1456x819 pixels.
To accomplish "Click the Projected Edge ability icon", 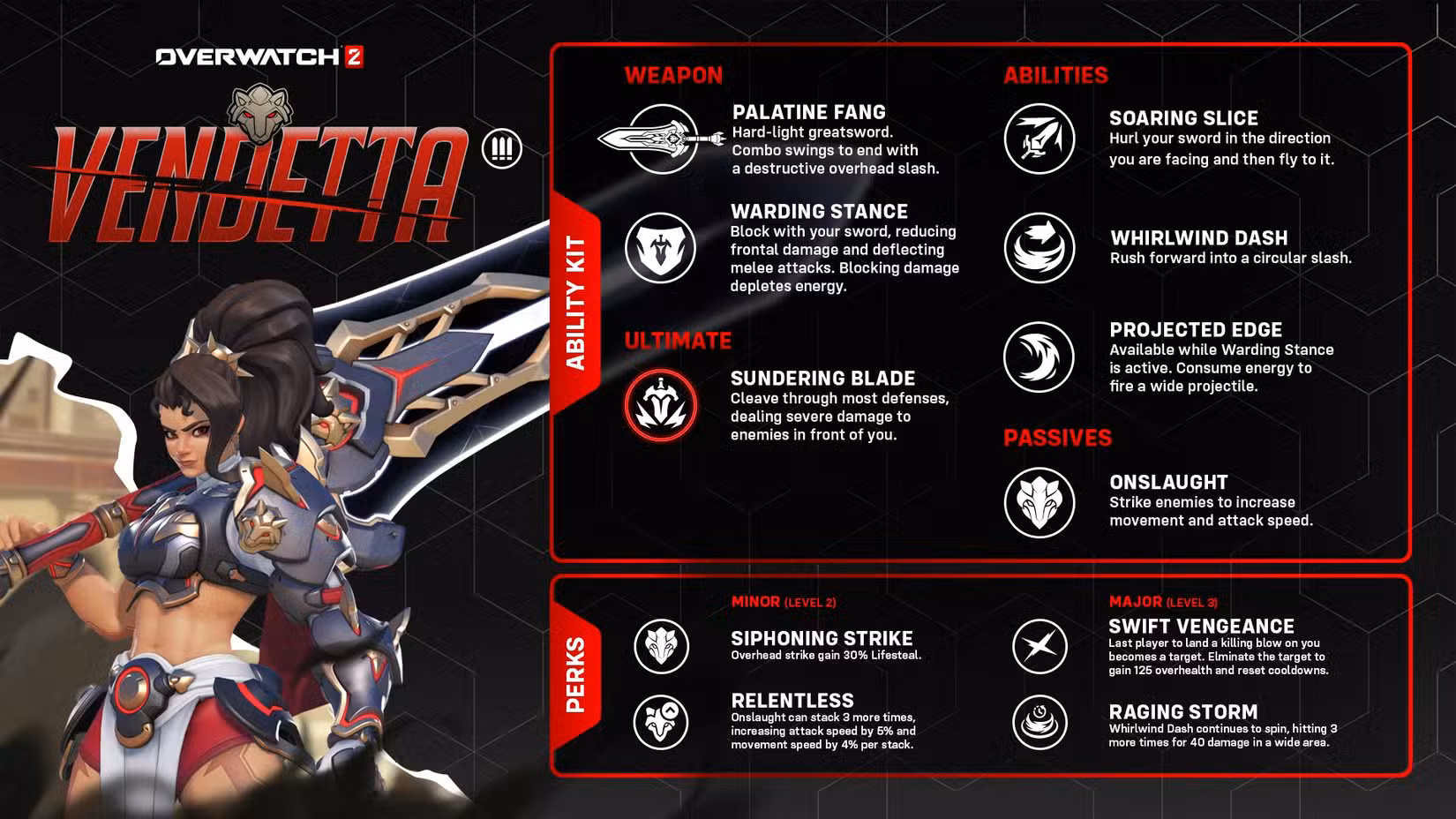I will (1039, 357).
